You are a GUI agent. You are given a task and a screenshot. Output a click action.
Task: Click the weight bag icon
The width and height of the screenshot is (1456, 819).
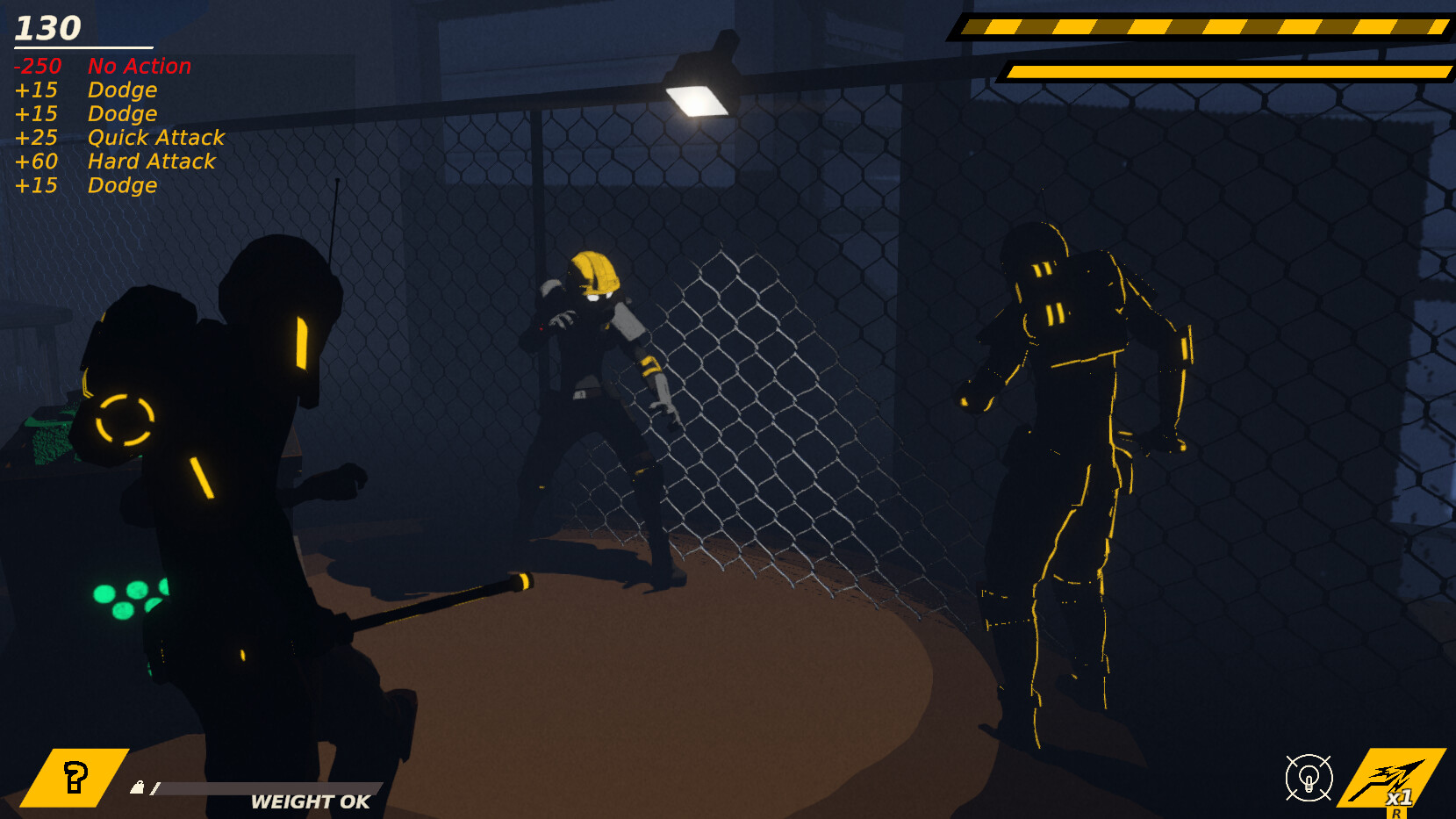pyautogui.click(x=138, y=787)
